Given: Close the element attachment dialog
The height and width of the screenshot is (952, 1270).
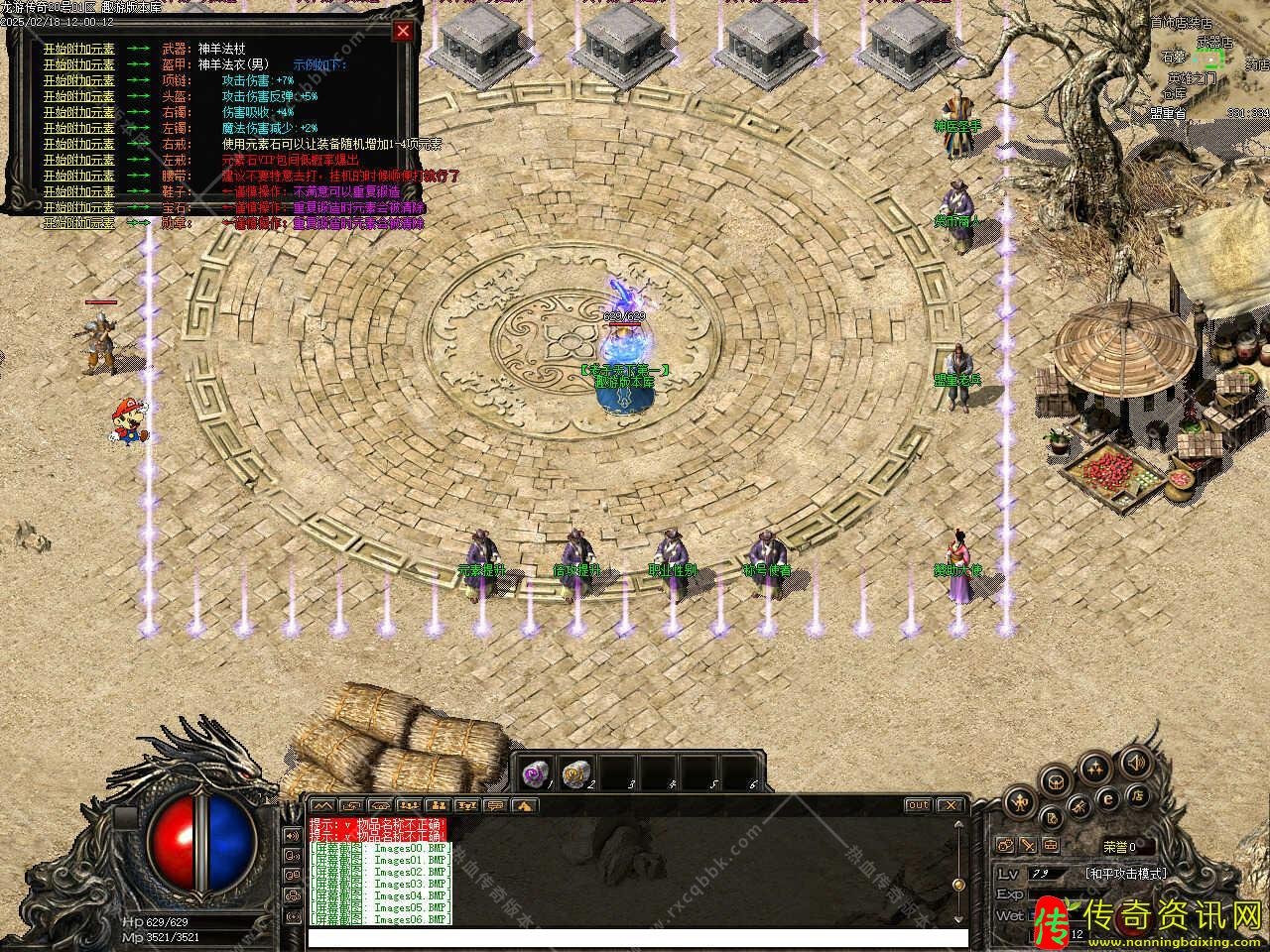Looking at the screenshot, I should click(x=402, y=31).
